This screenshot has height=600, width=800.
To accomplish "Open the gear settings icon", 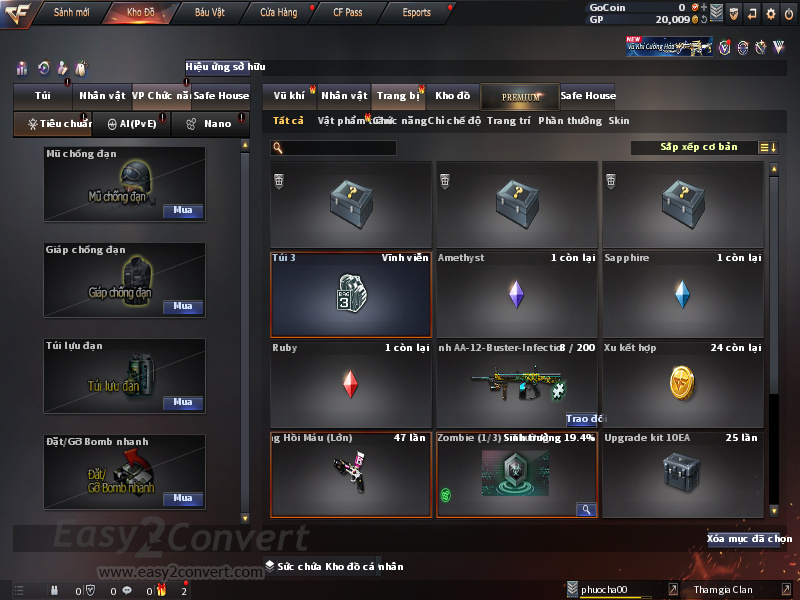I will click(x=770, y=13).
